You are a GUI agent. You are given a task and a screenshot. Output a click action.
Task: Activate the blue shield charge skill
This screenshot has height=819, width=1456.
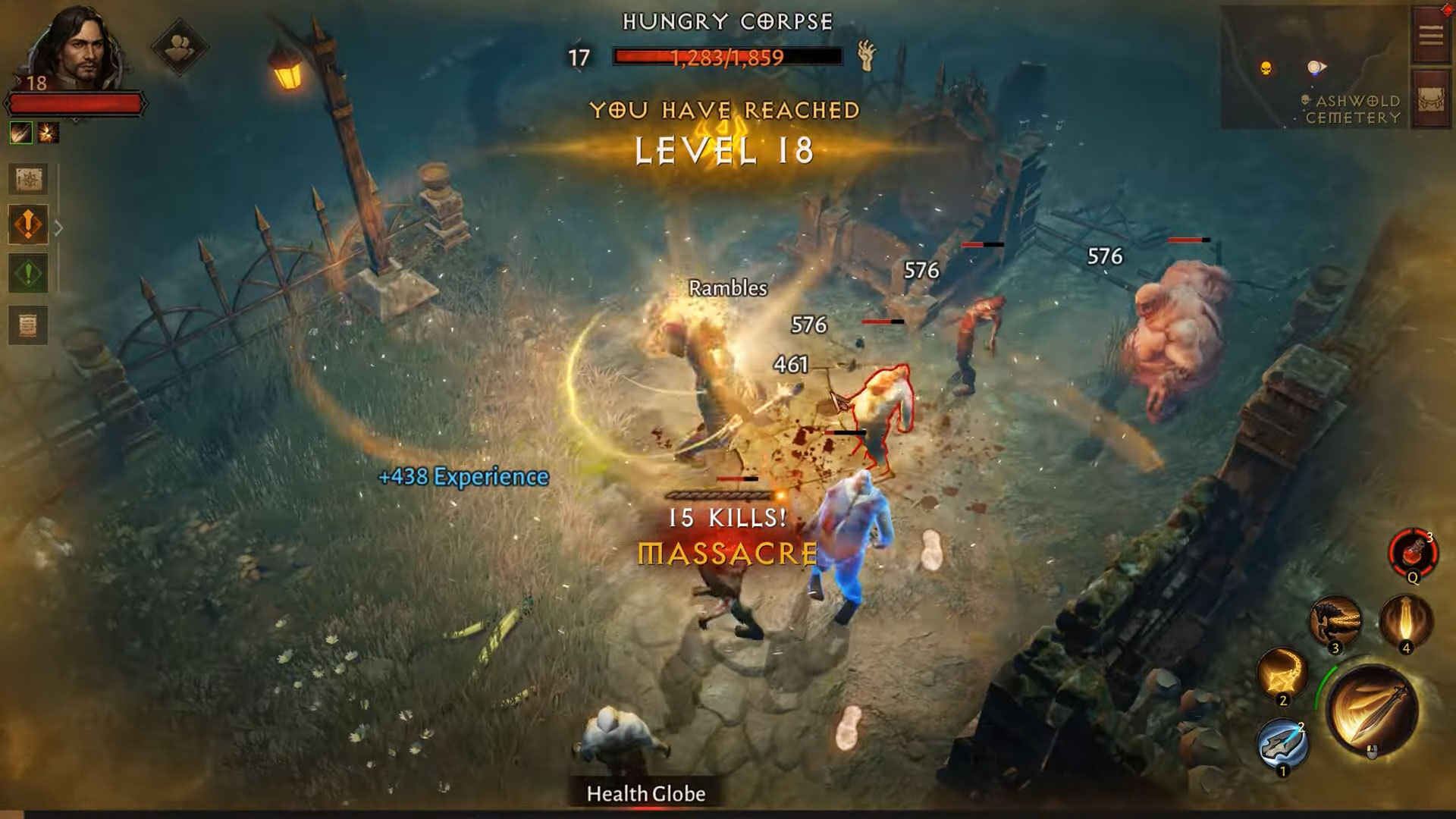[1282, 743]
